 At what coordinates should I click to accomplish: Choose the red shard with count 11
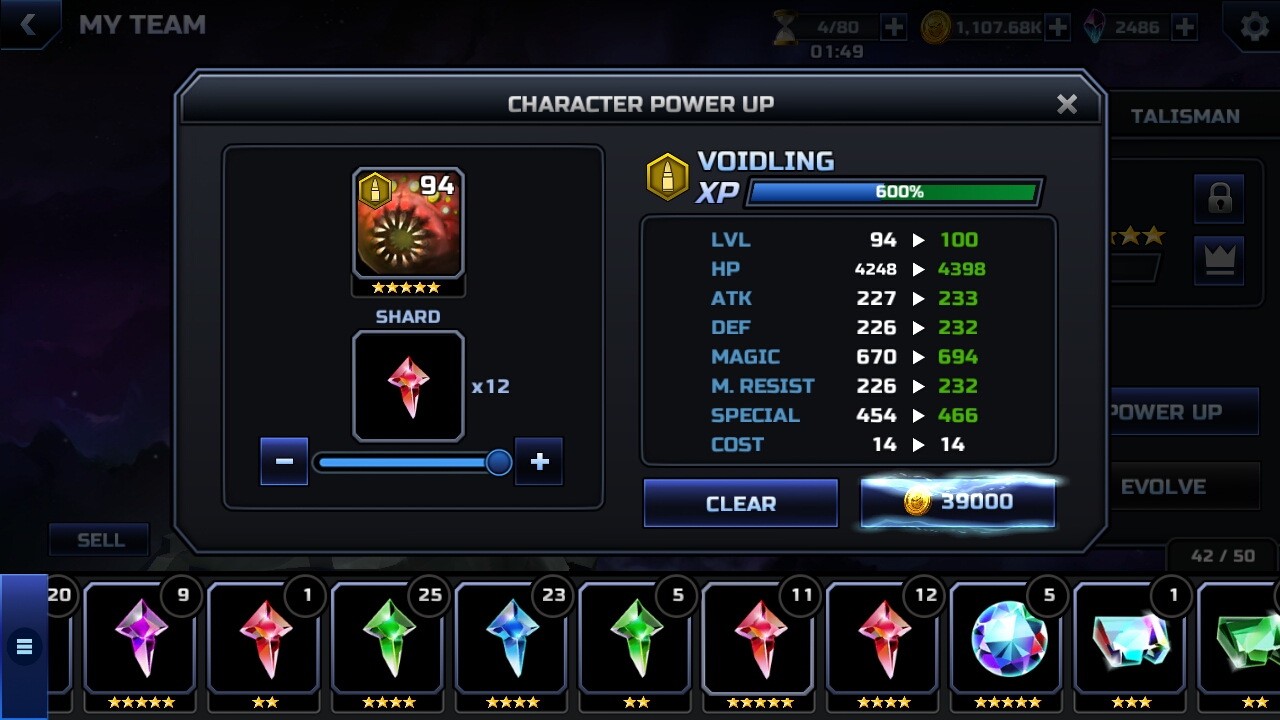point(761,638)
